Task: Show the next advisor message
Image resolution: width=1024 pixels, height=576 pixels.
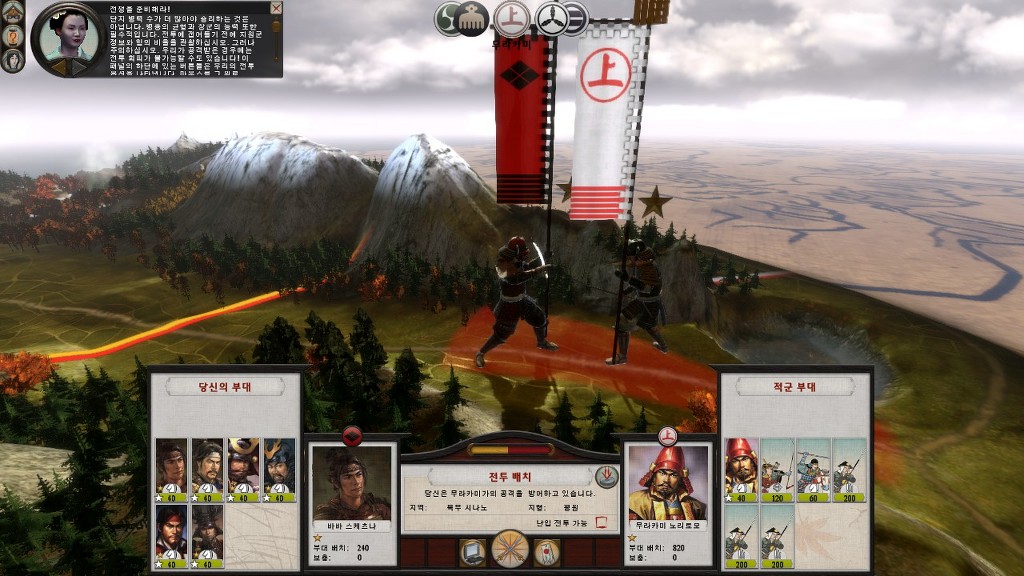Action: tap(78, 67)
